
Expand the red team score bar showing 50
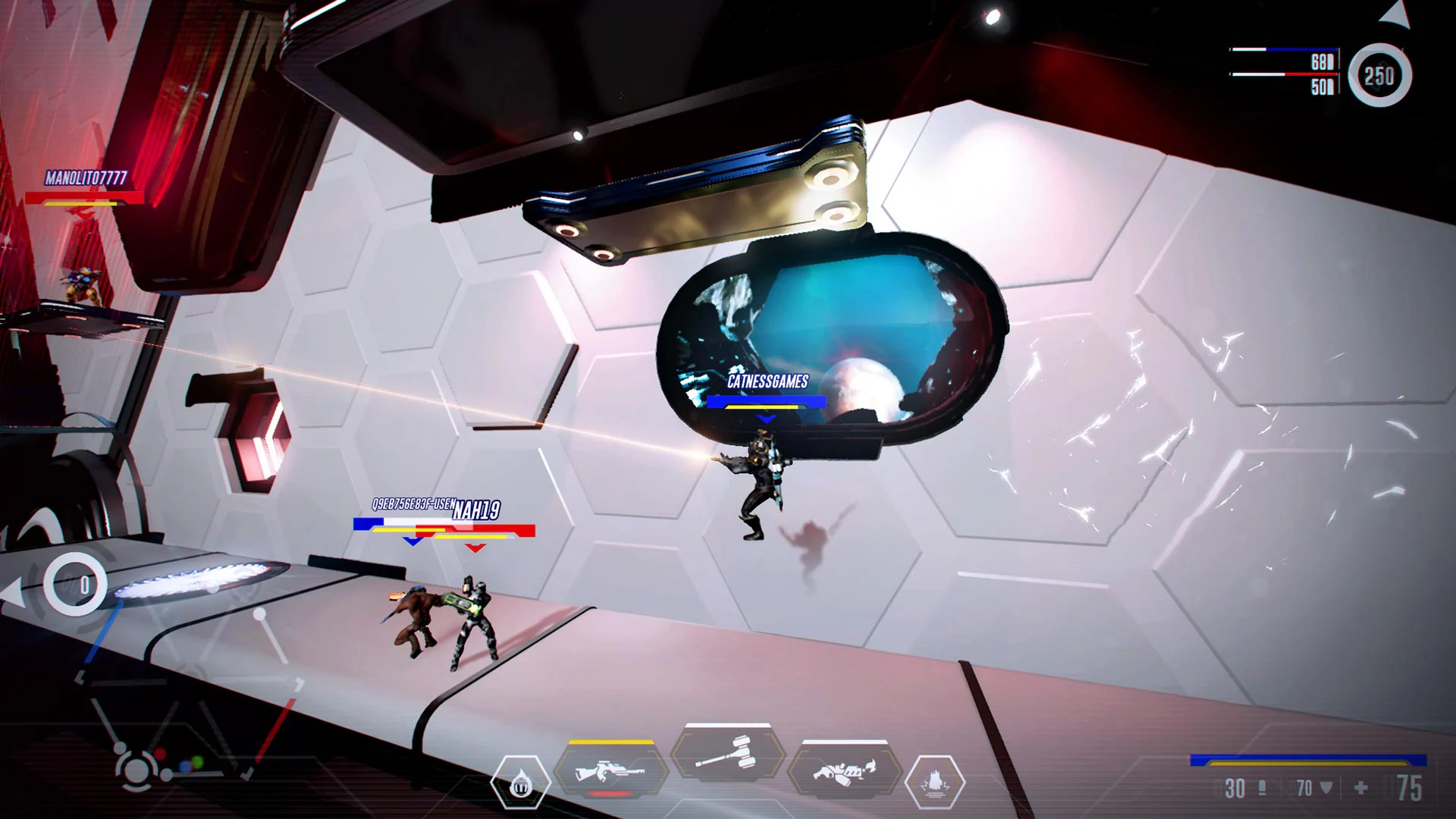[1282, 76]
